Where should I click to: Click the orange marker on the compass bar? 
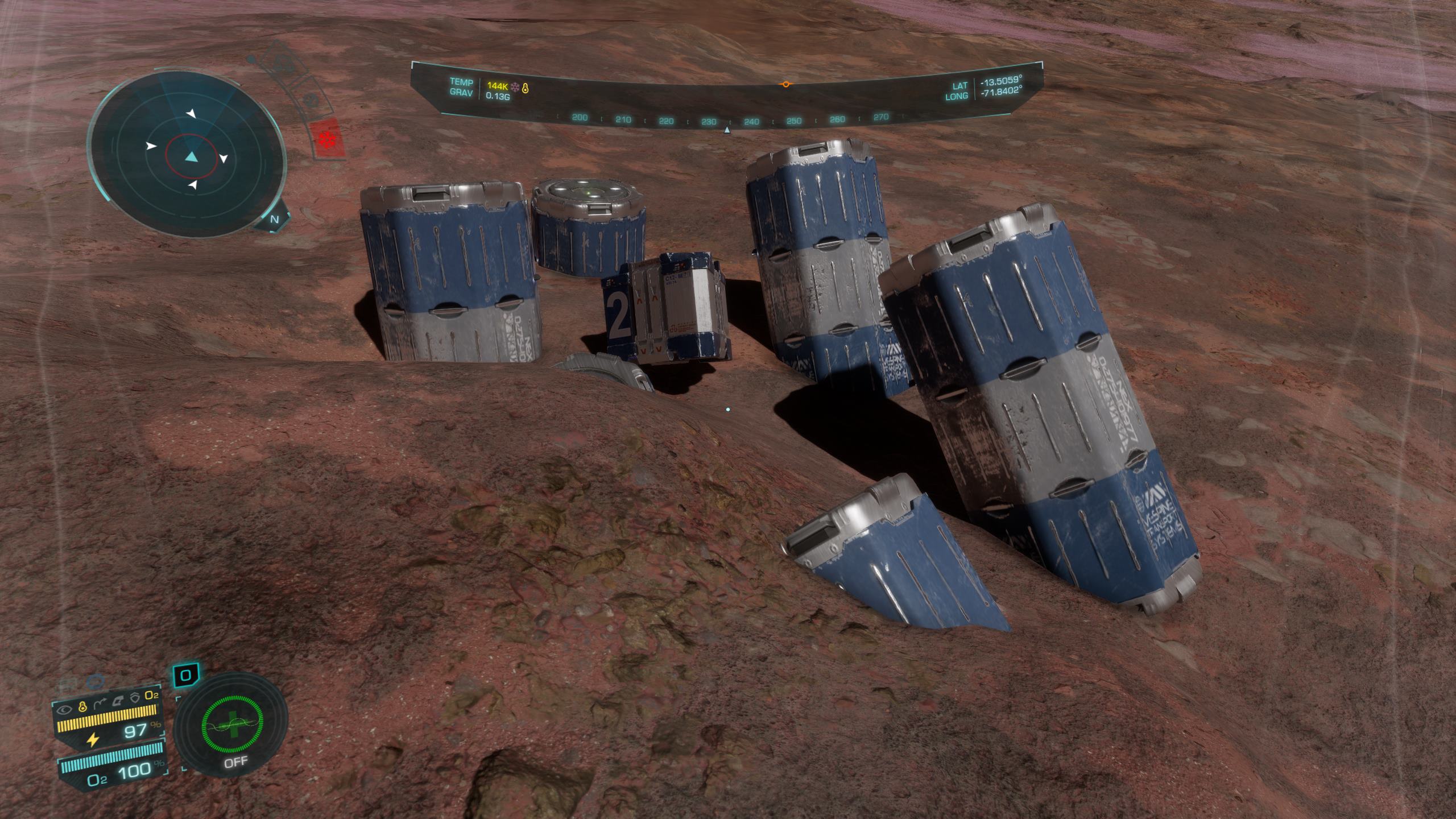pyautogui.click(x=785, y=84)
